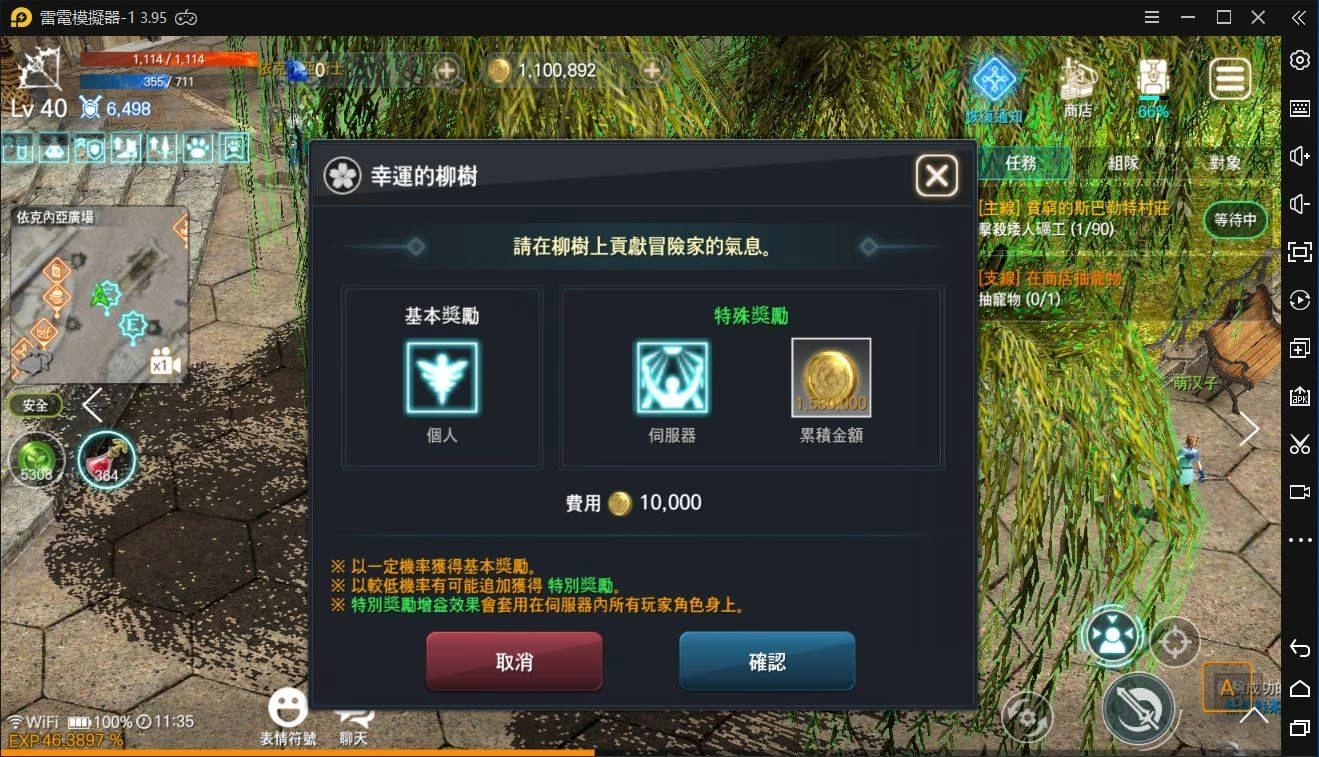Toggle the 安全 safe zone badge
The height and width of the screenshot is (757, 1319).
(35, 404)
